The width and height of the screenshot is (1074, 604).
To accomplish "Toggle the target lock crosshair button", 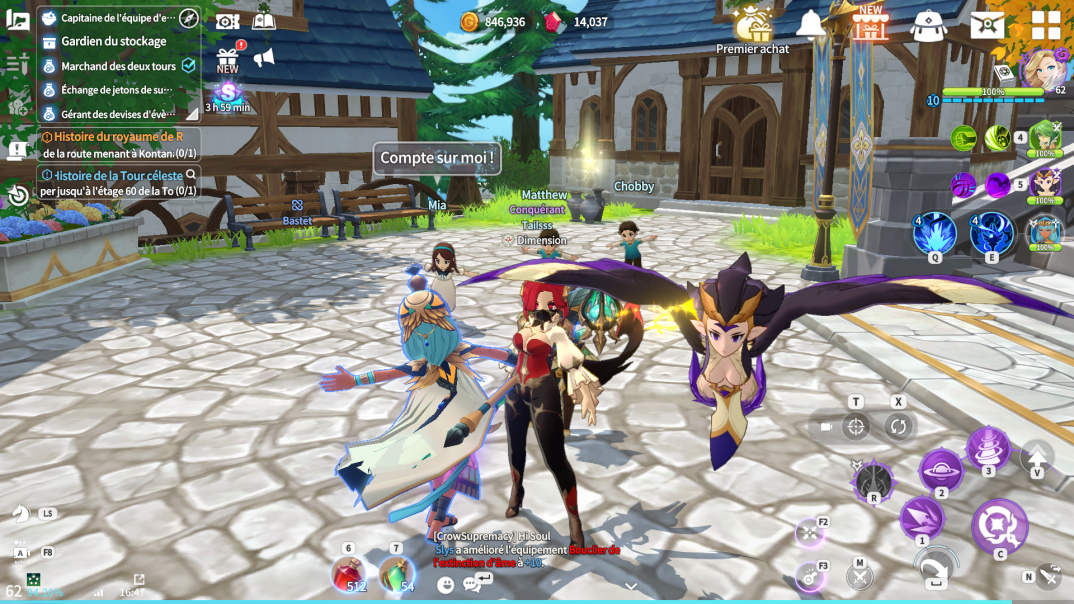I will coord(856,427).
